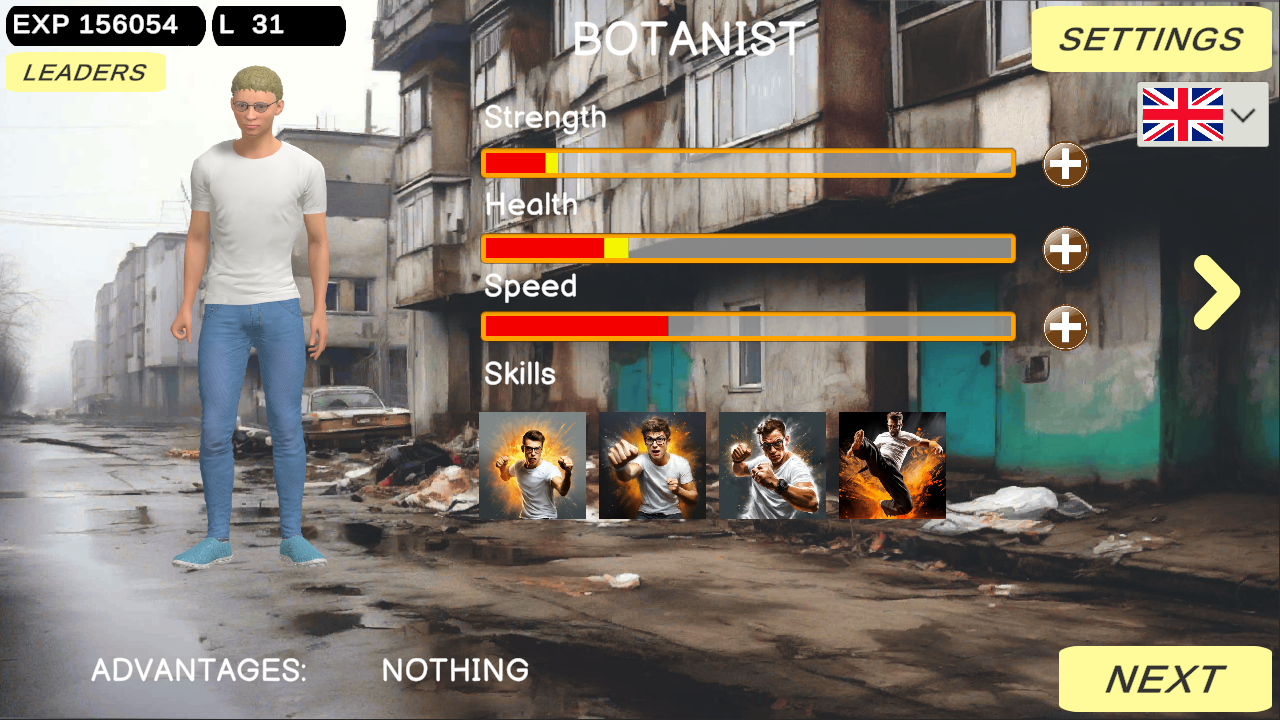The height and width of the screenshot is (720, 1280).
Task: Open the language selection dropdown
Action: coord(1243,114)
